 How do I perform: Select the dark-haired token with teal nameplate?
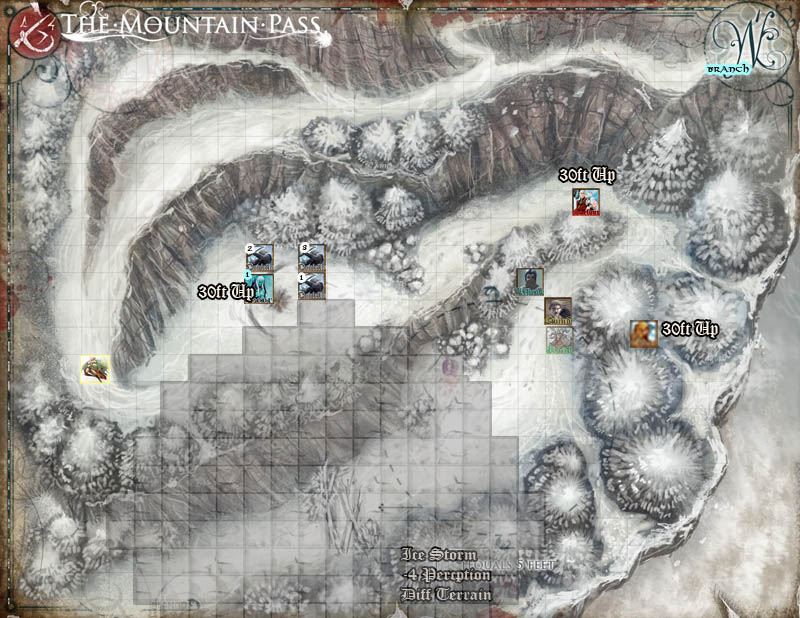coord(530,282)
